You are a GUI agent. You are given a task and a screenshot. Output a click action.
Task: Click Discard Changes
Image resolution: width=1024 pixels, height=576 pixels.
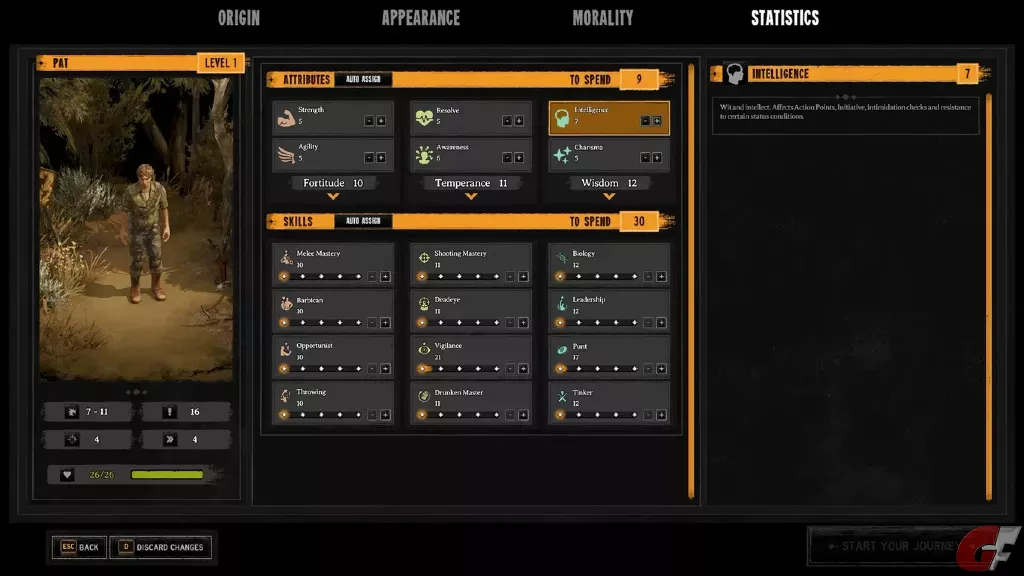160,547
